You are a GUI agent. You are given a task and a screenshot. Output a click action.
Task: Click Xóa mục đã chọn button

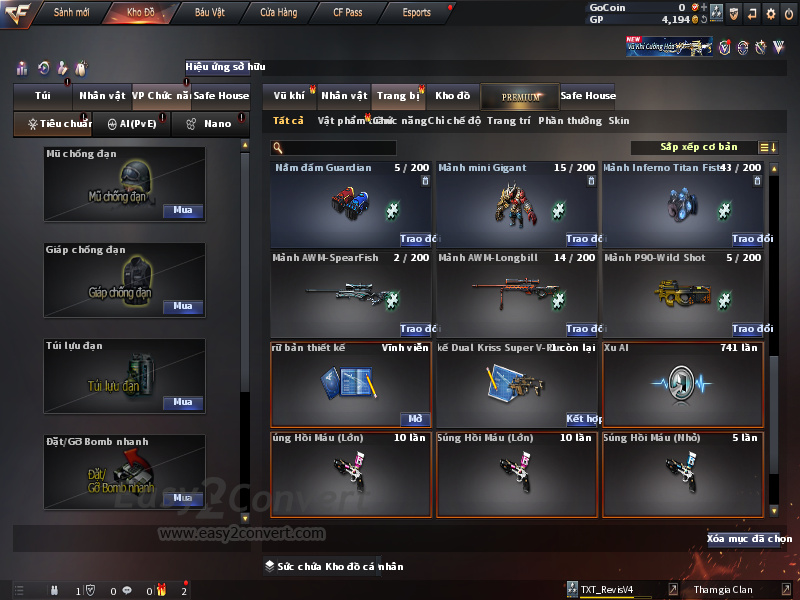coord(749,539)
